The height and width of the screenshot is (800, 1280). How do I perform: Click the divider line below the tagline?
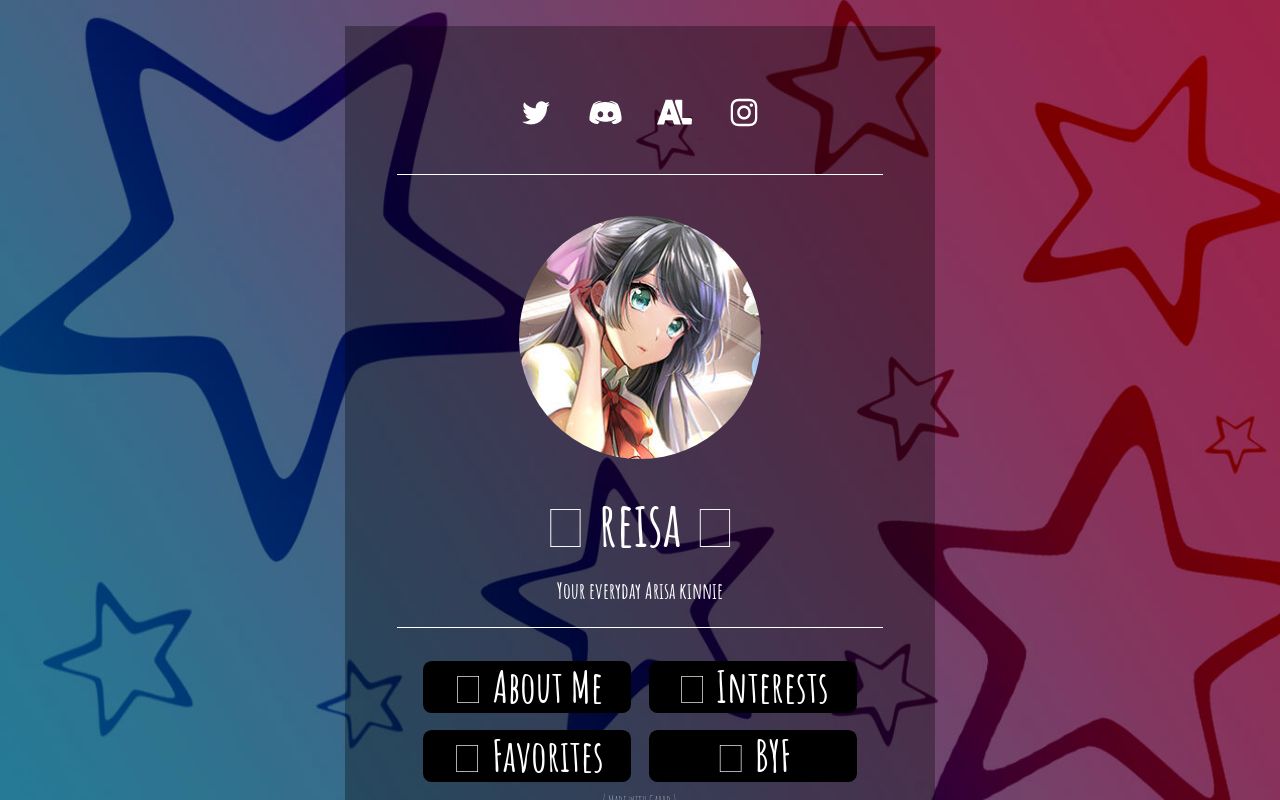point(639,629)
